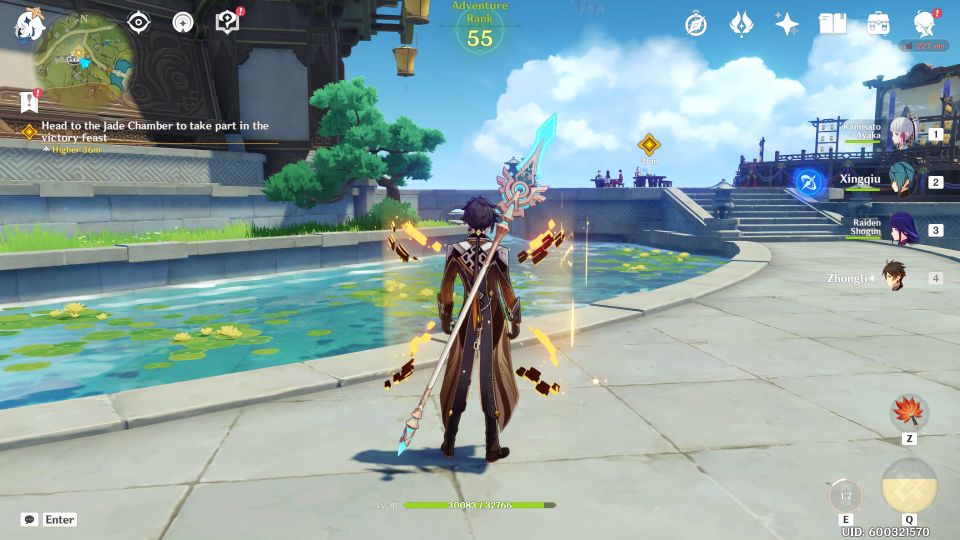Open the Wish star icon
Viewport: 960px width, 540px height.
[x=787, y=24]
